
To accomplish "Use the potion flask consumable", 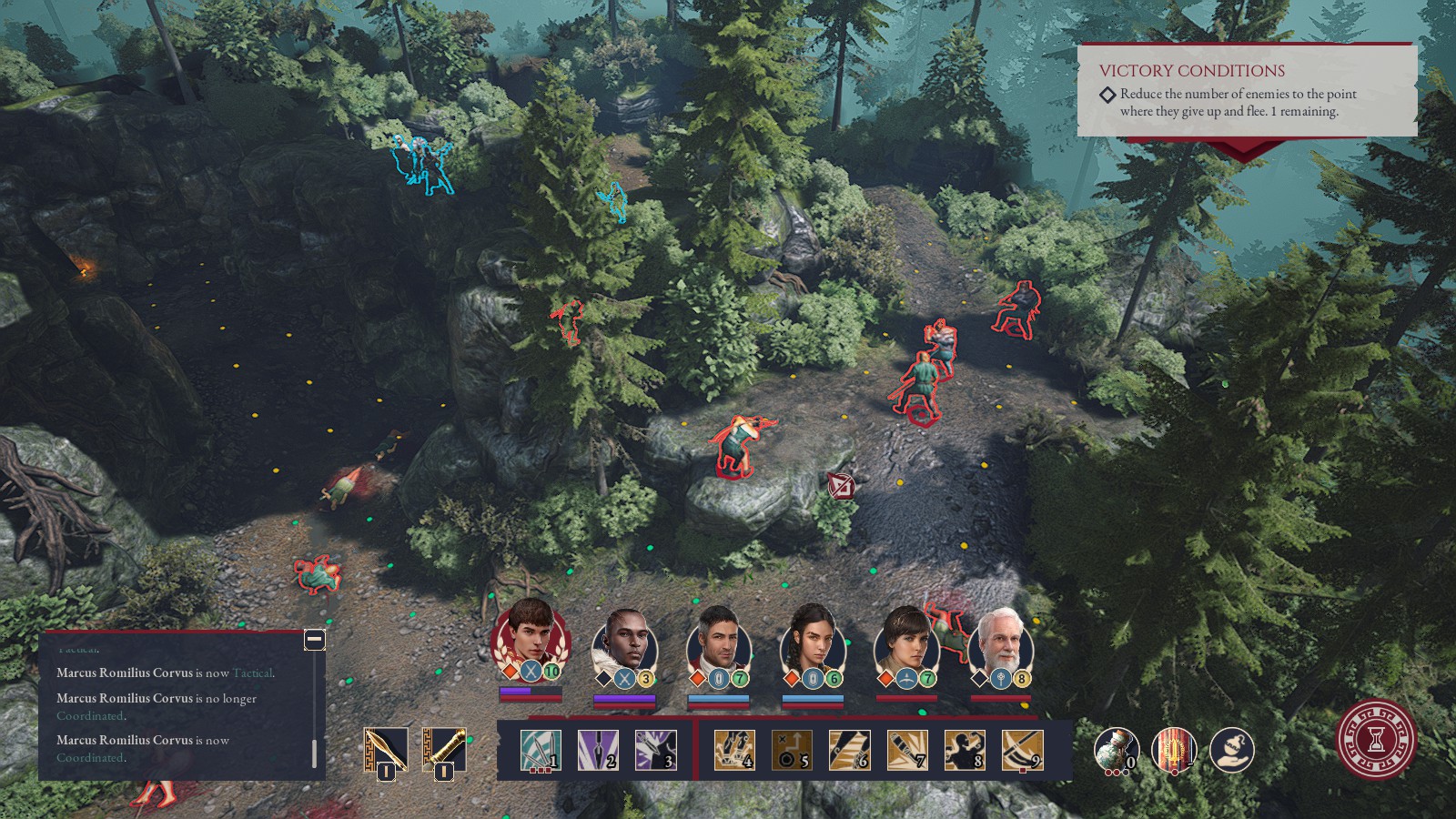I will tap(1115, 751).
